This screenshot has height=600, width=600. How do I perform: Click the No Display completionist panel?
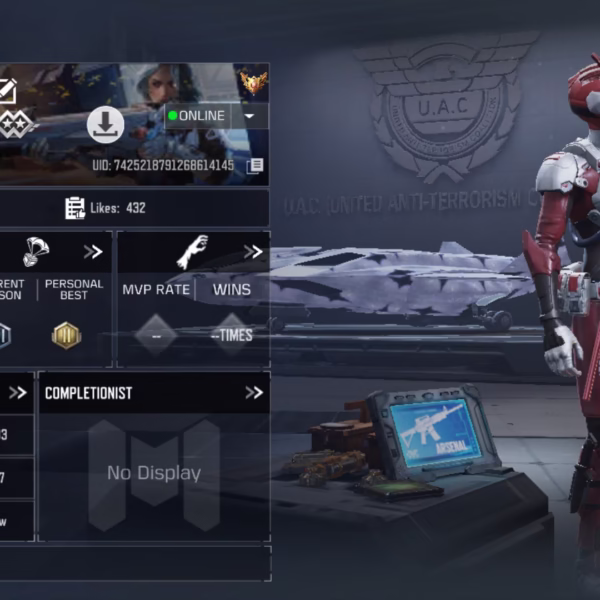point(153,474)
